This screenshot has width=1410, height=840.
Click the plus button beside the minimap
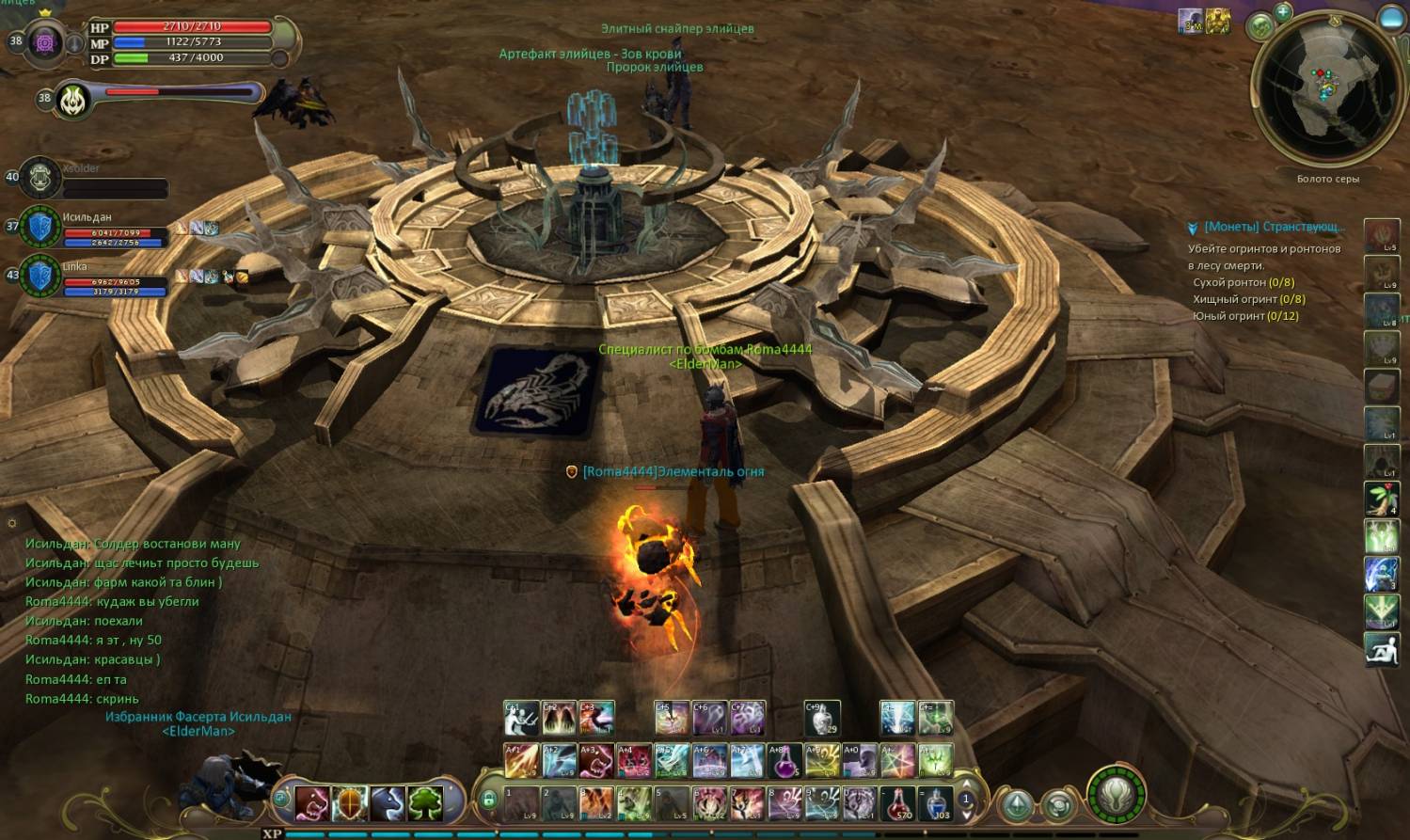pos(1283,12)
